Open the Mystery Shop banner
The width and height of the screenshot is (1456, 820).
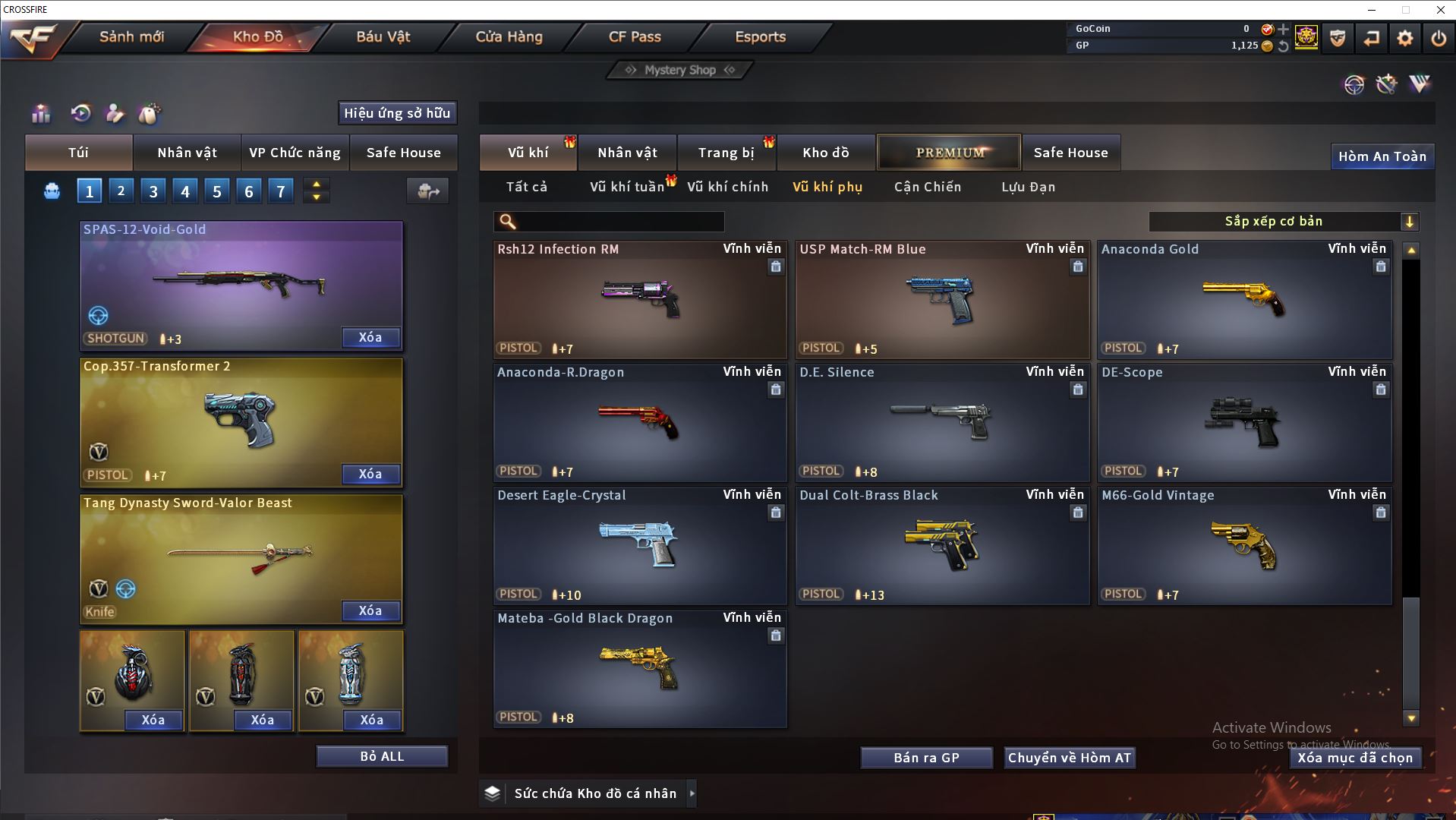pos(679,70)
